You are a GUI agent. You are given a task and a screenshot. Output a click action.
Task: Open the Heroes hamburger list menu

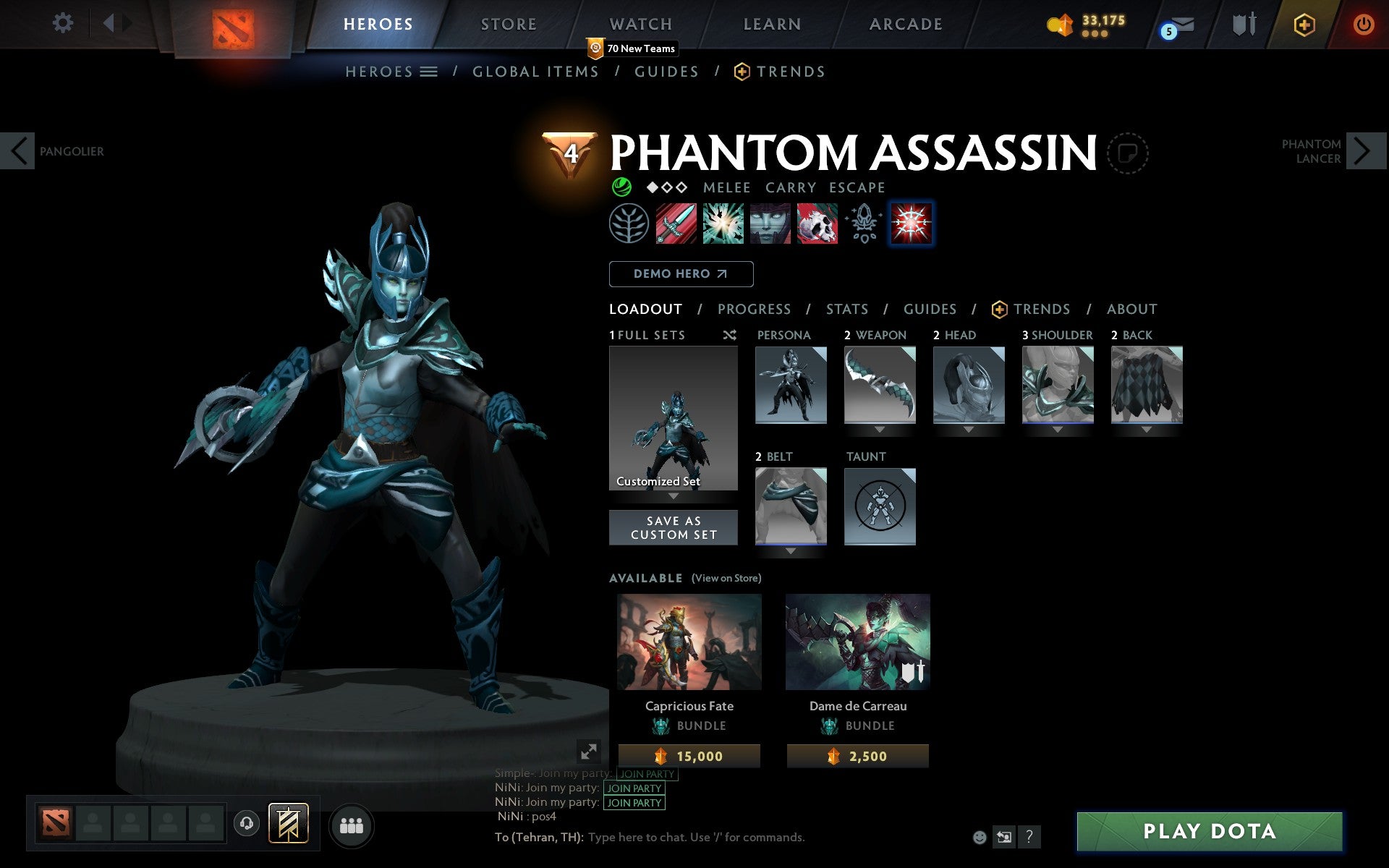click(x=429, y=72)
